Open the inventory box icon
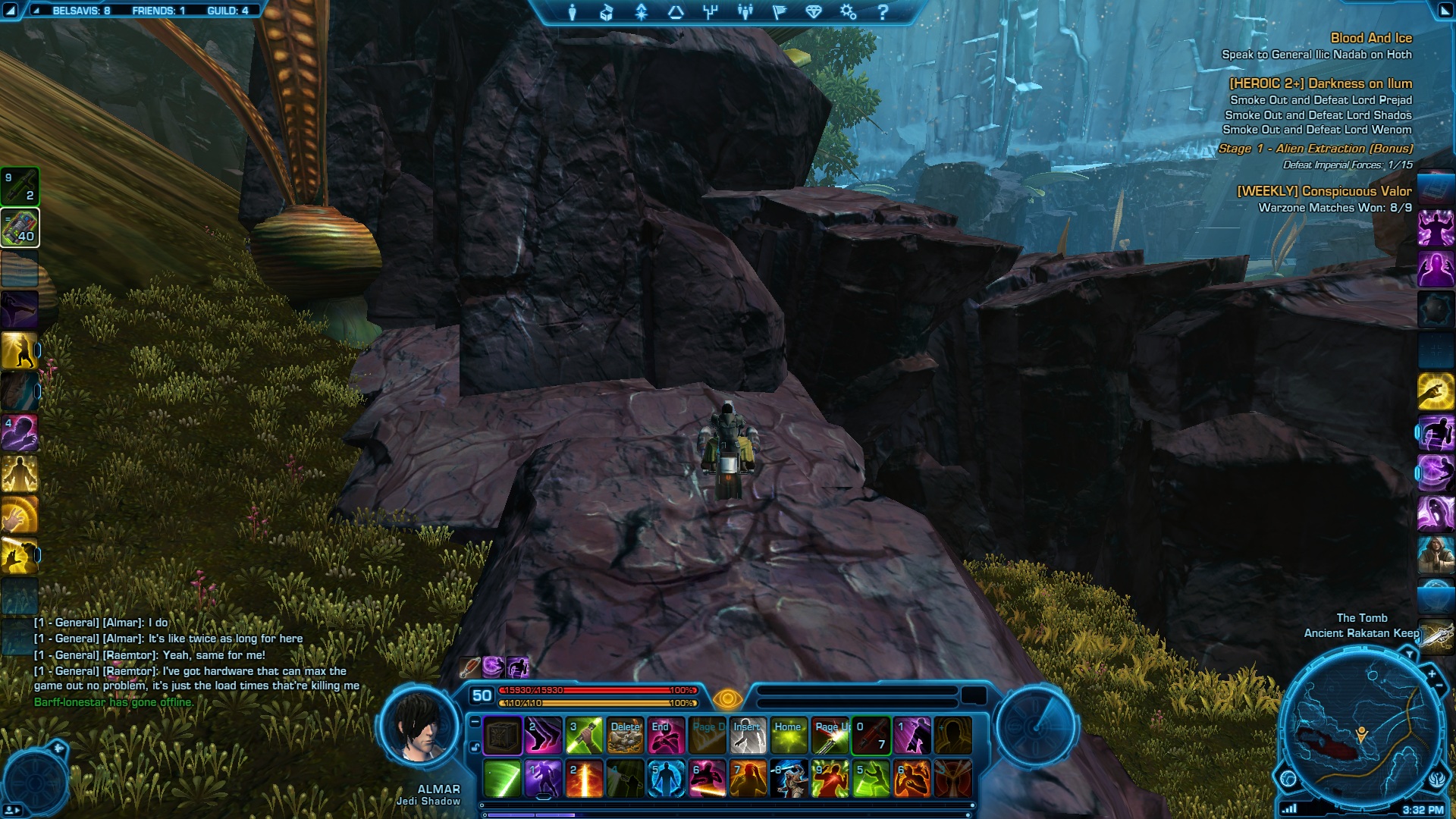1456x819 pixels. [607, 12]
